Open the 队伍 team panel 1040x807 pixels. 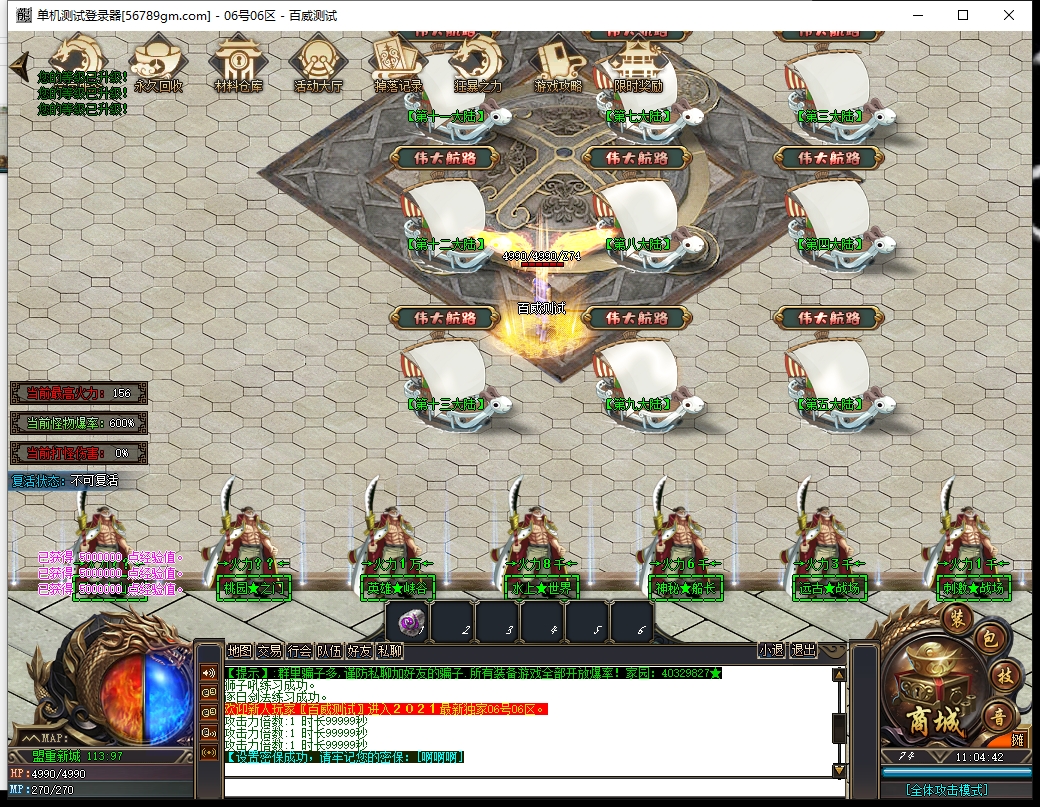[330, 651]
